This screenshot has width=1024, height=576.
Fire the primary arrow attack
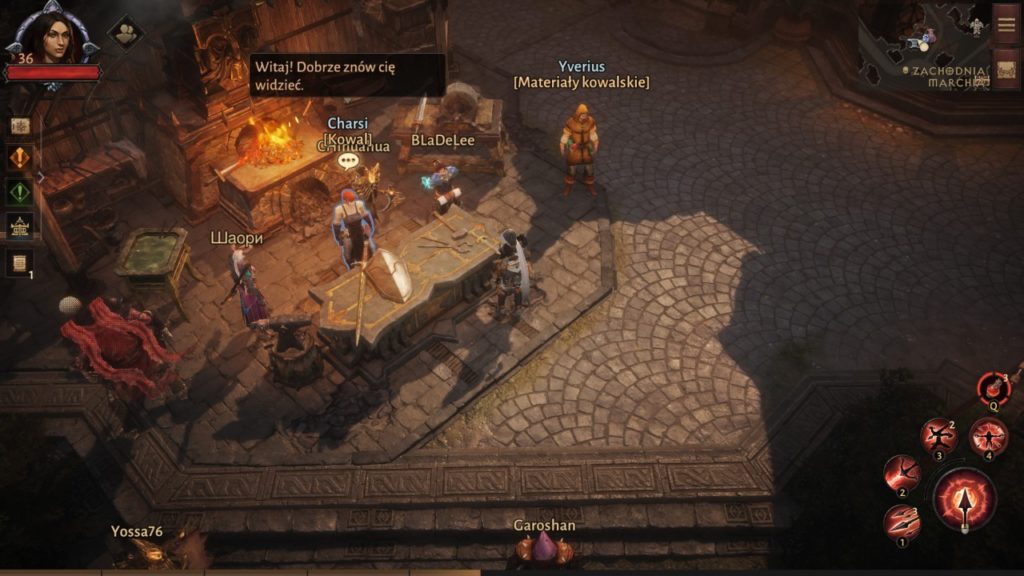coord(964,499)
